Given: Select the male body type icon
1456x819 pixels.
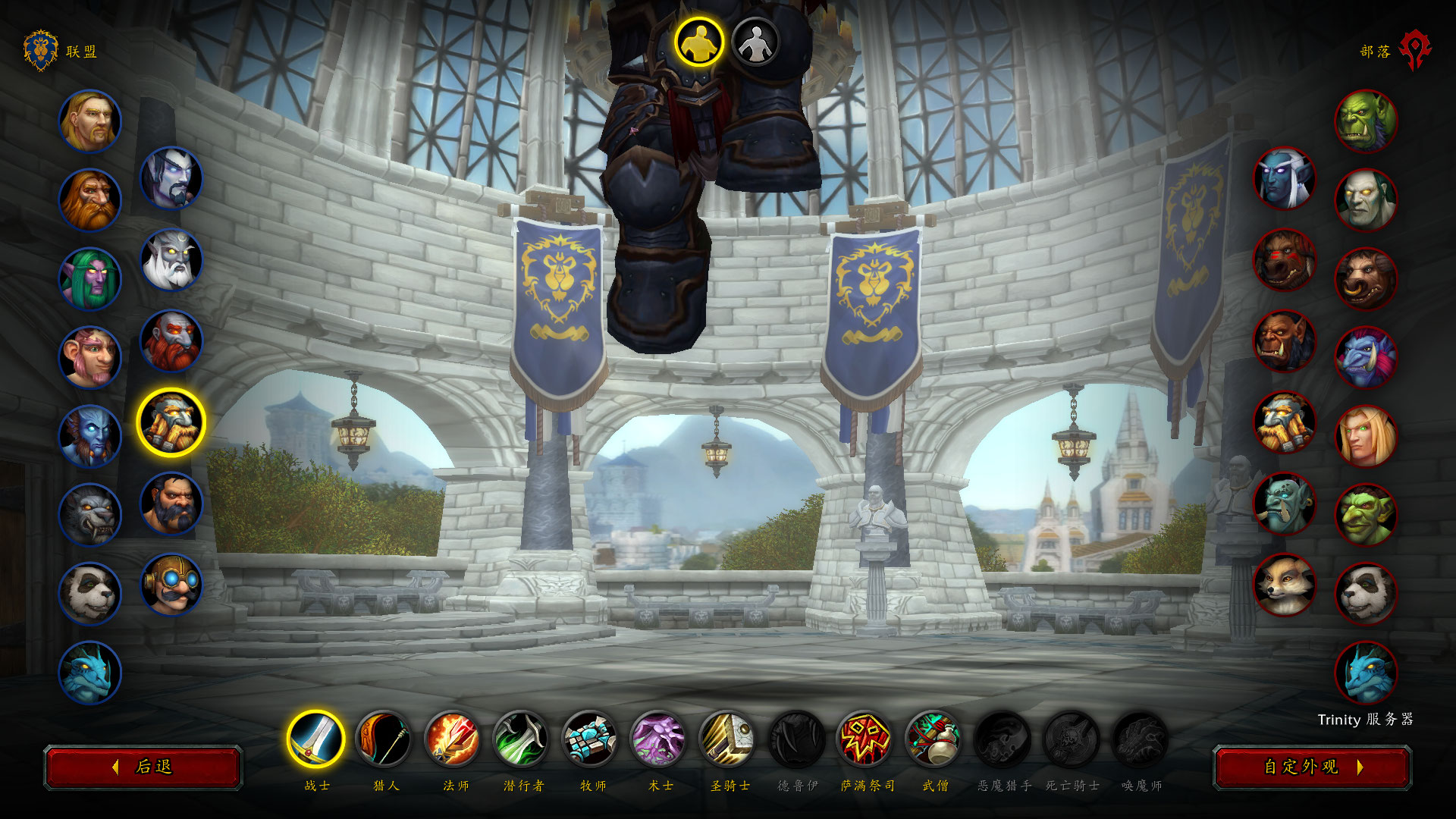Looking at the screenshot, I should [x=698, y=42].
